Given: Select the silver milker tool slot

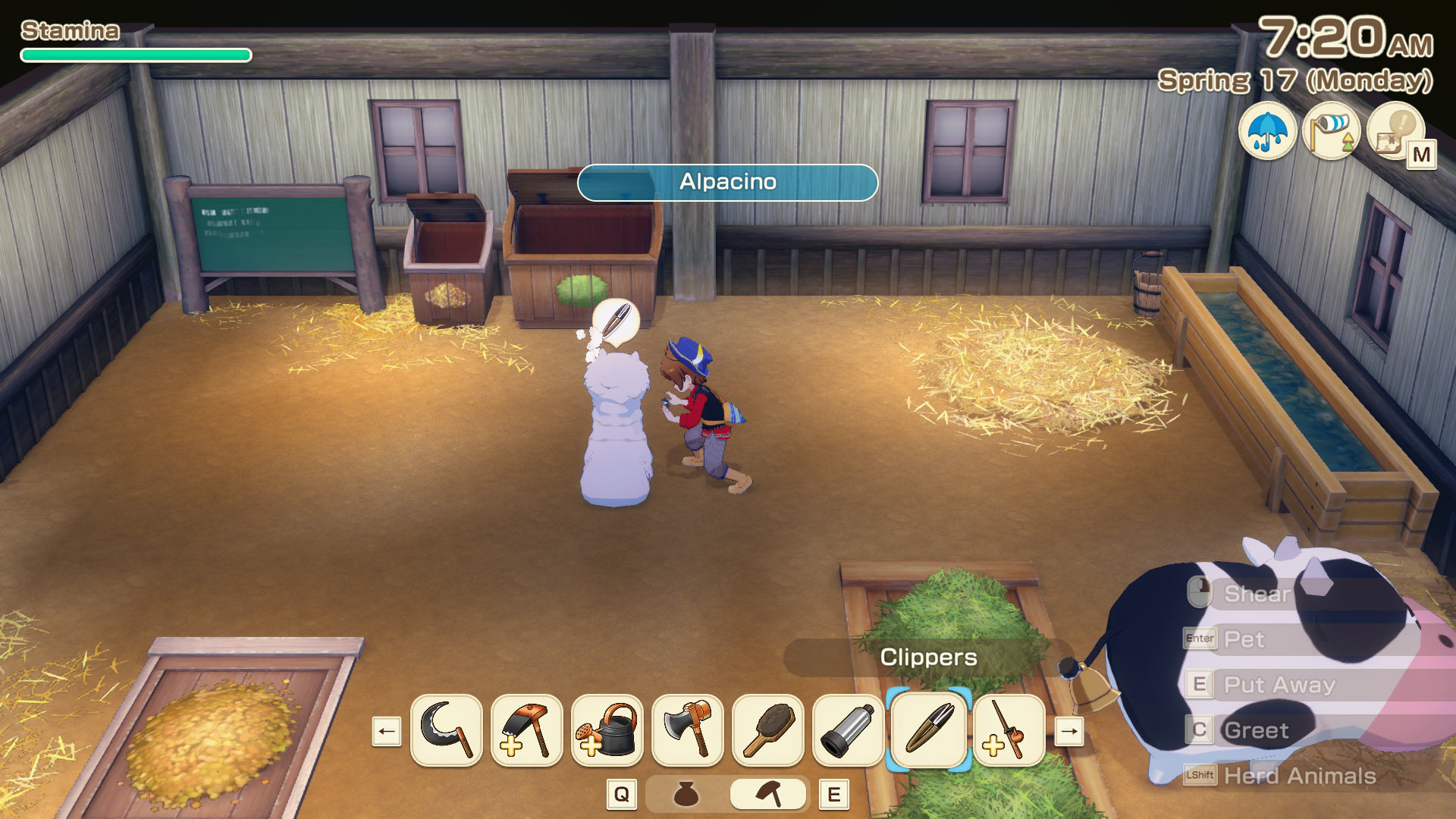Looking at the screenshot, I should click(849, 730).
